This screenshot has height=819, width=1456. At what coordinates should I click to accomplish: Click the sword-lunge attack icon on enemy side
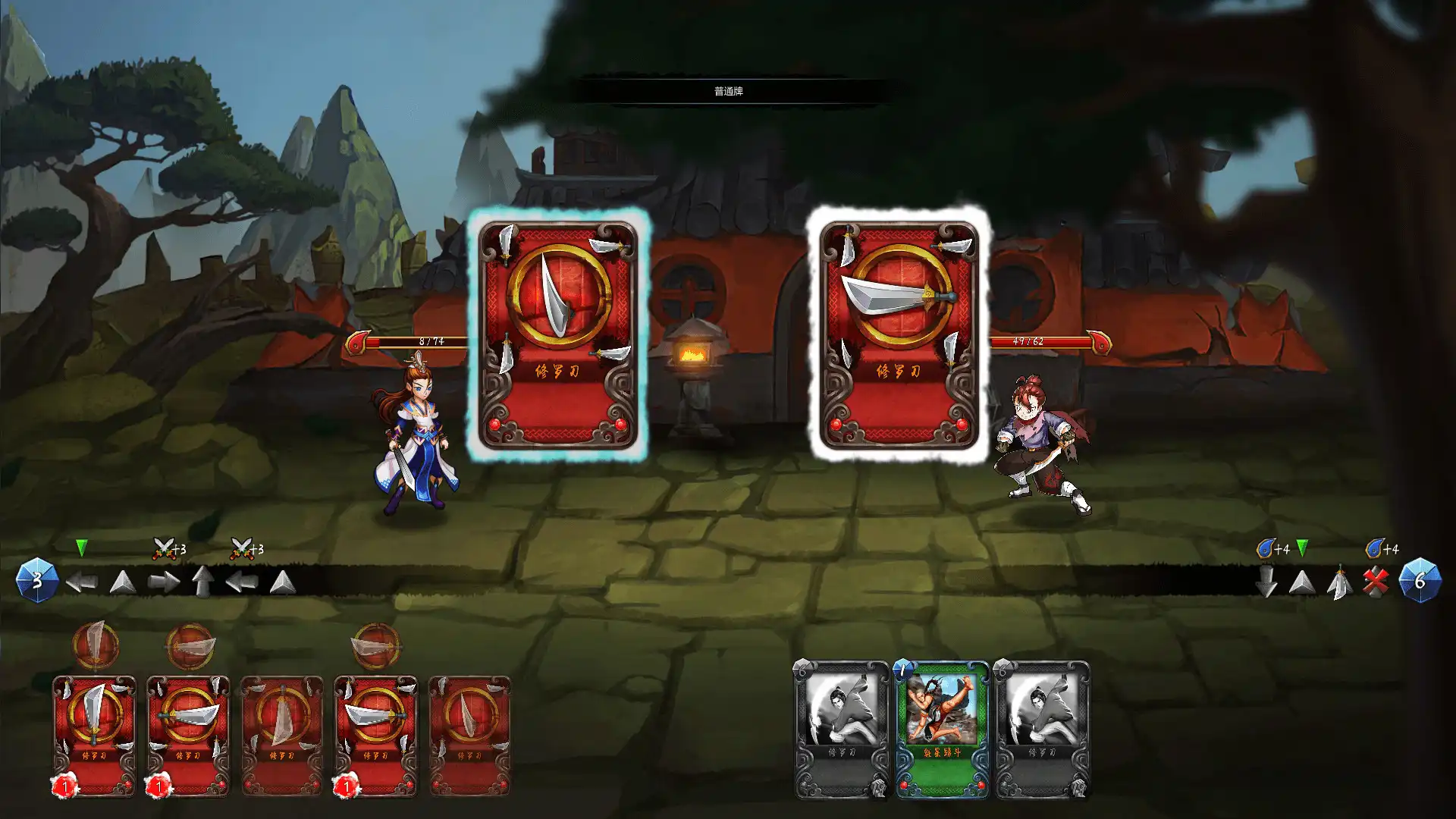point(1341,582)
